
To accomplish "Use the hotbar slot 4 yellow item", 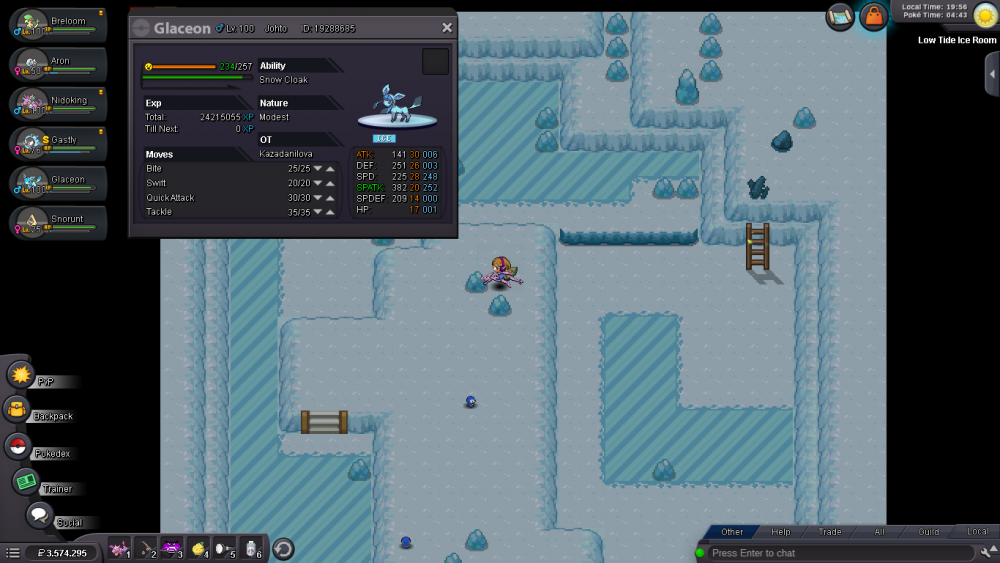I will (x=198, y=548).
